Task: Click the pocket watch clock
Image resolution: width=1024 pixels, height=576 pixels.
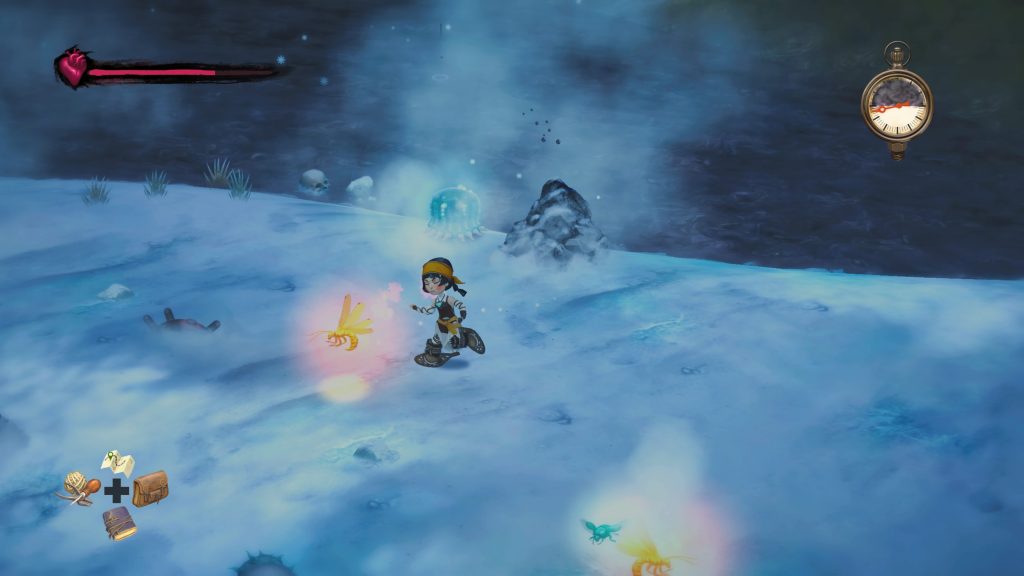Action: 896,103
